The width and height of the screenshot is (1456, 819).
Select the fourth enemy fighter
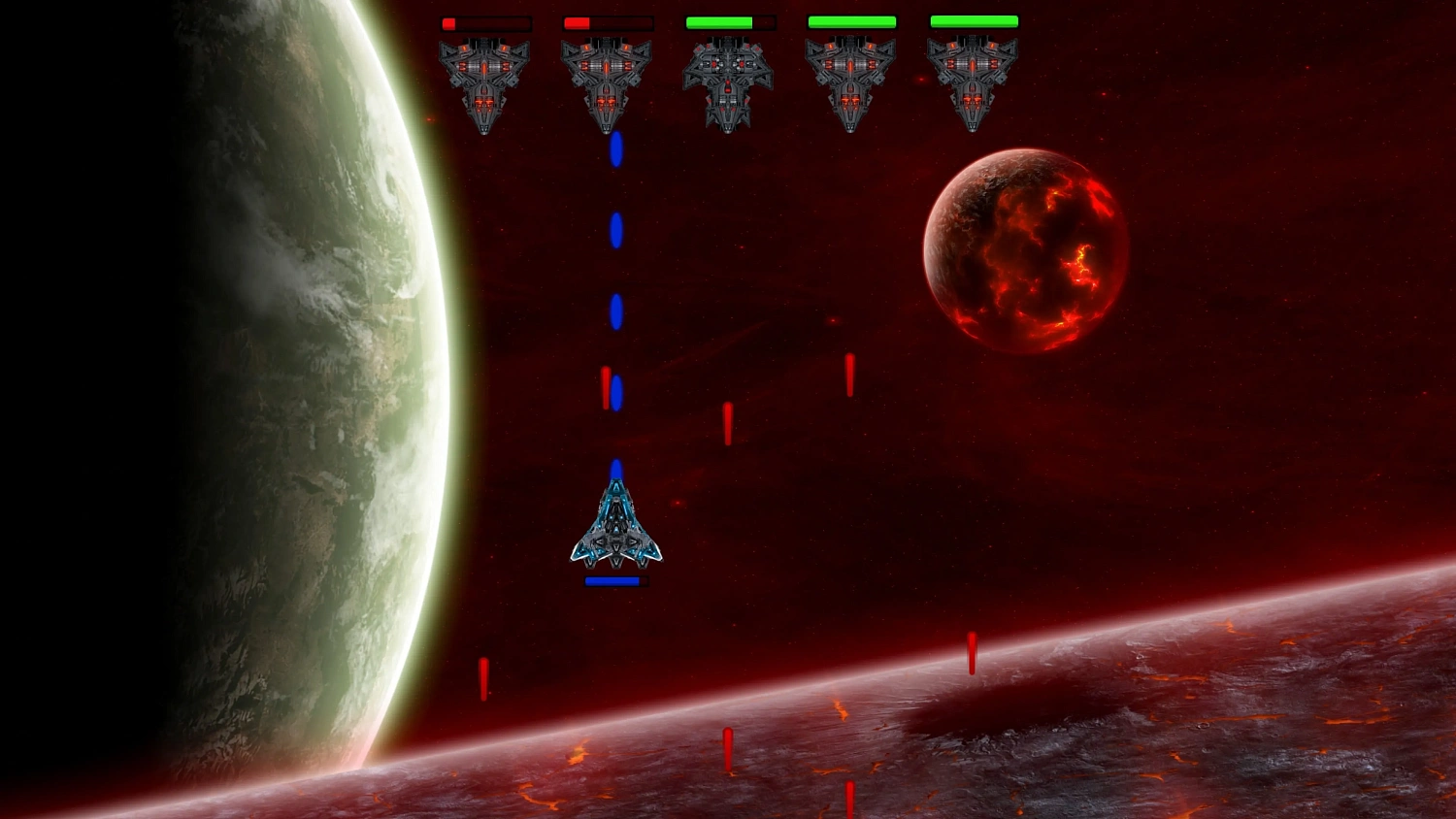pos(852,82)
